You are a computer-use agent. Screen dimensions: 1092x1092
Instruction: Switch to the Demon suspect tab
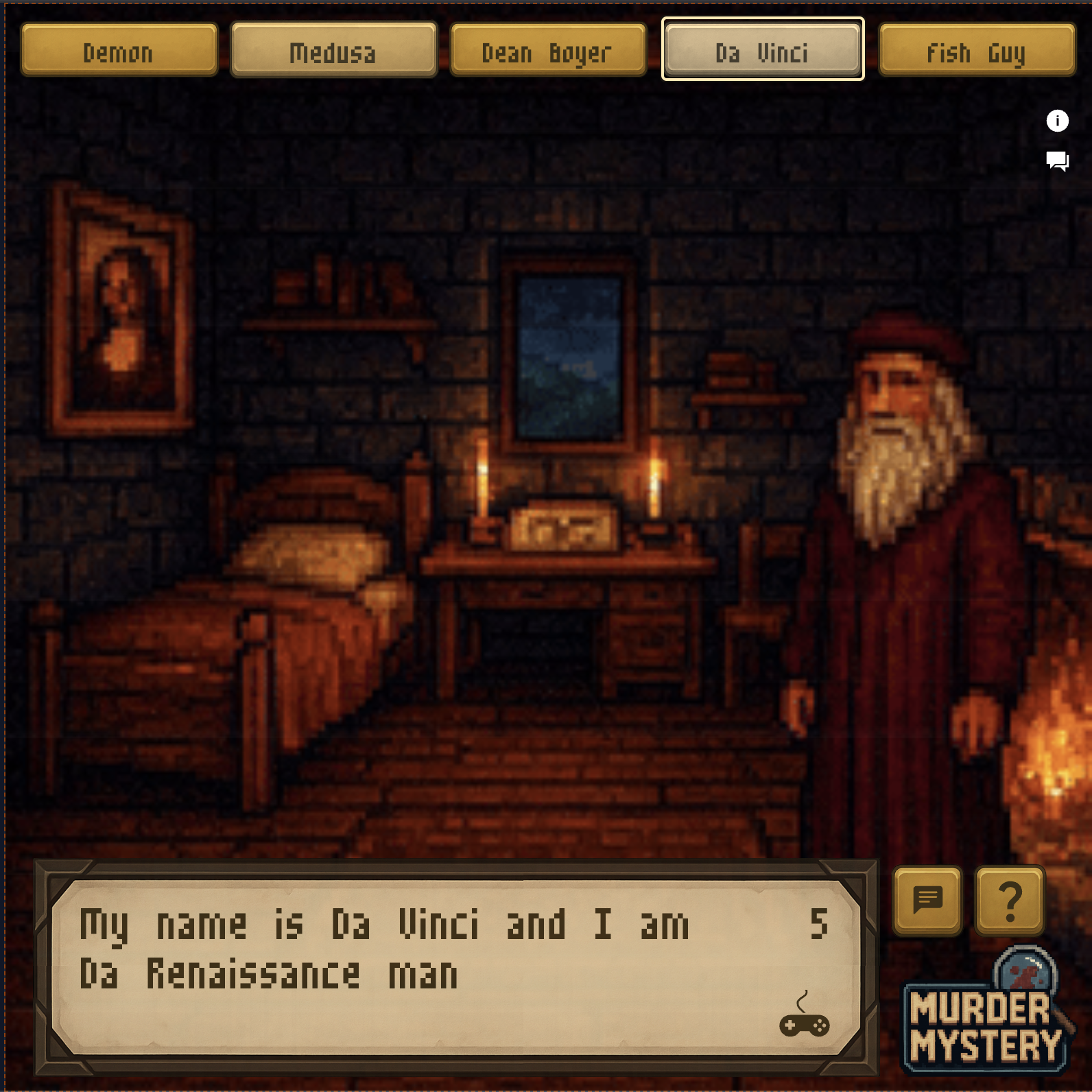[x=119, y=50]
